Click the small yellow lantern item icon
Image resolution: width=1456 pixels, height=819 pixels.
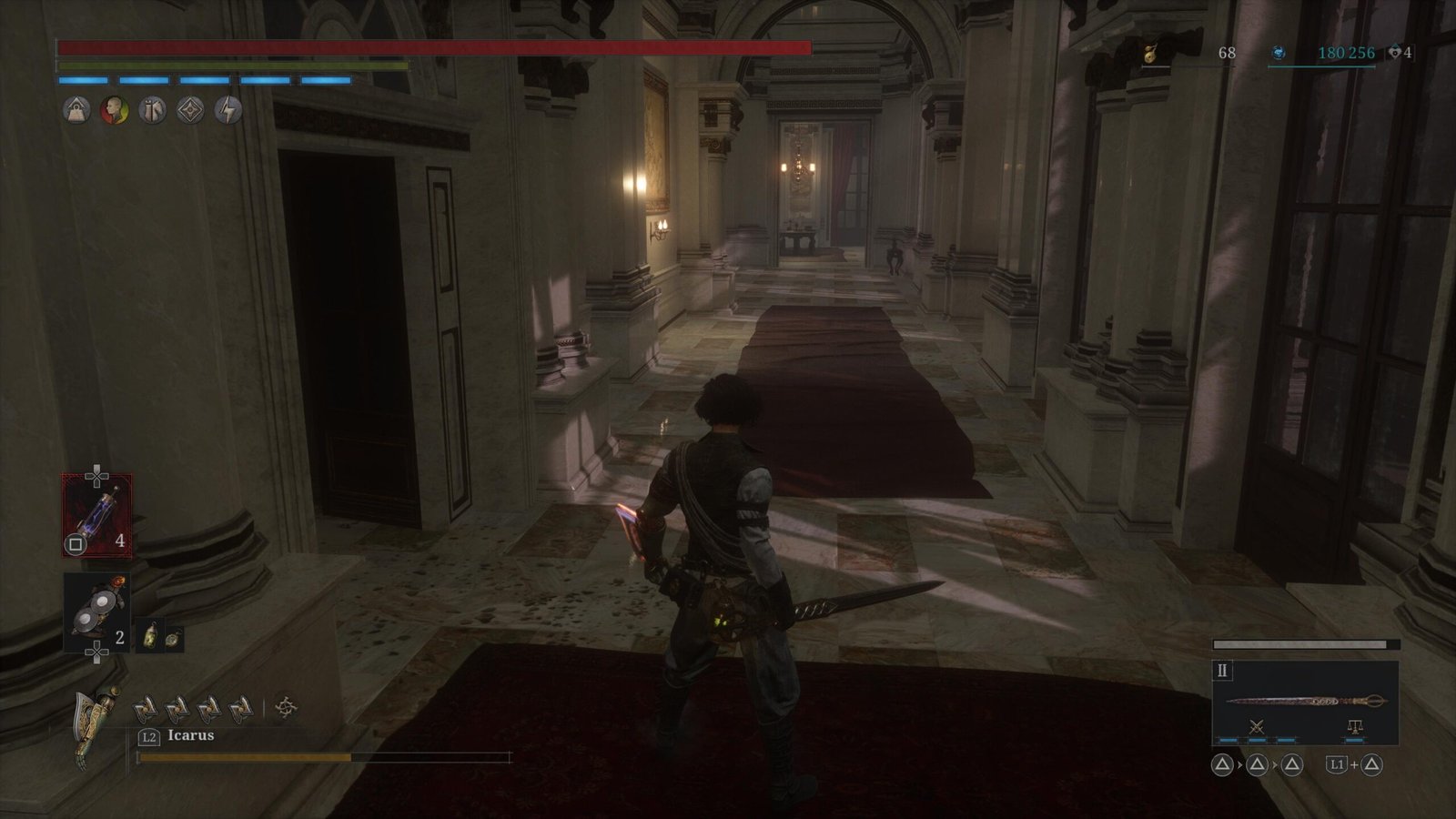(151, 637)
